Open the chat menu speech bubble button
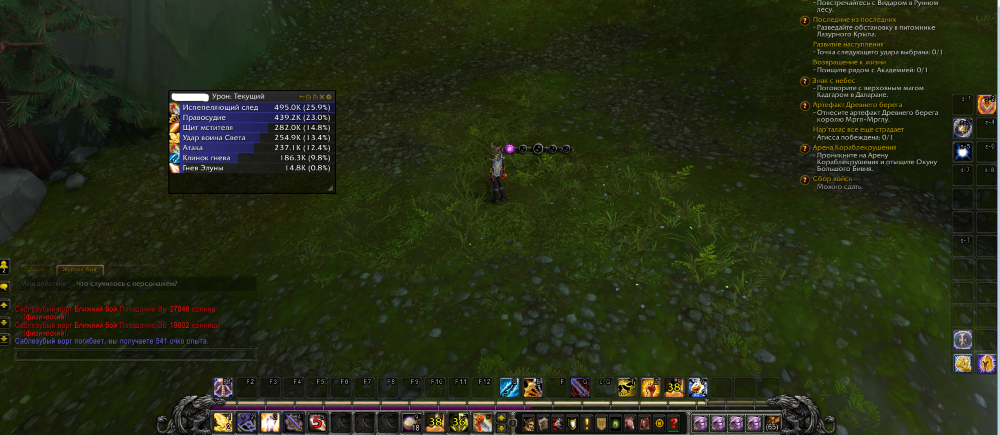This screenshot has width=1000, height=435. click(x=5, y=286)
